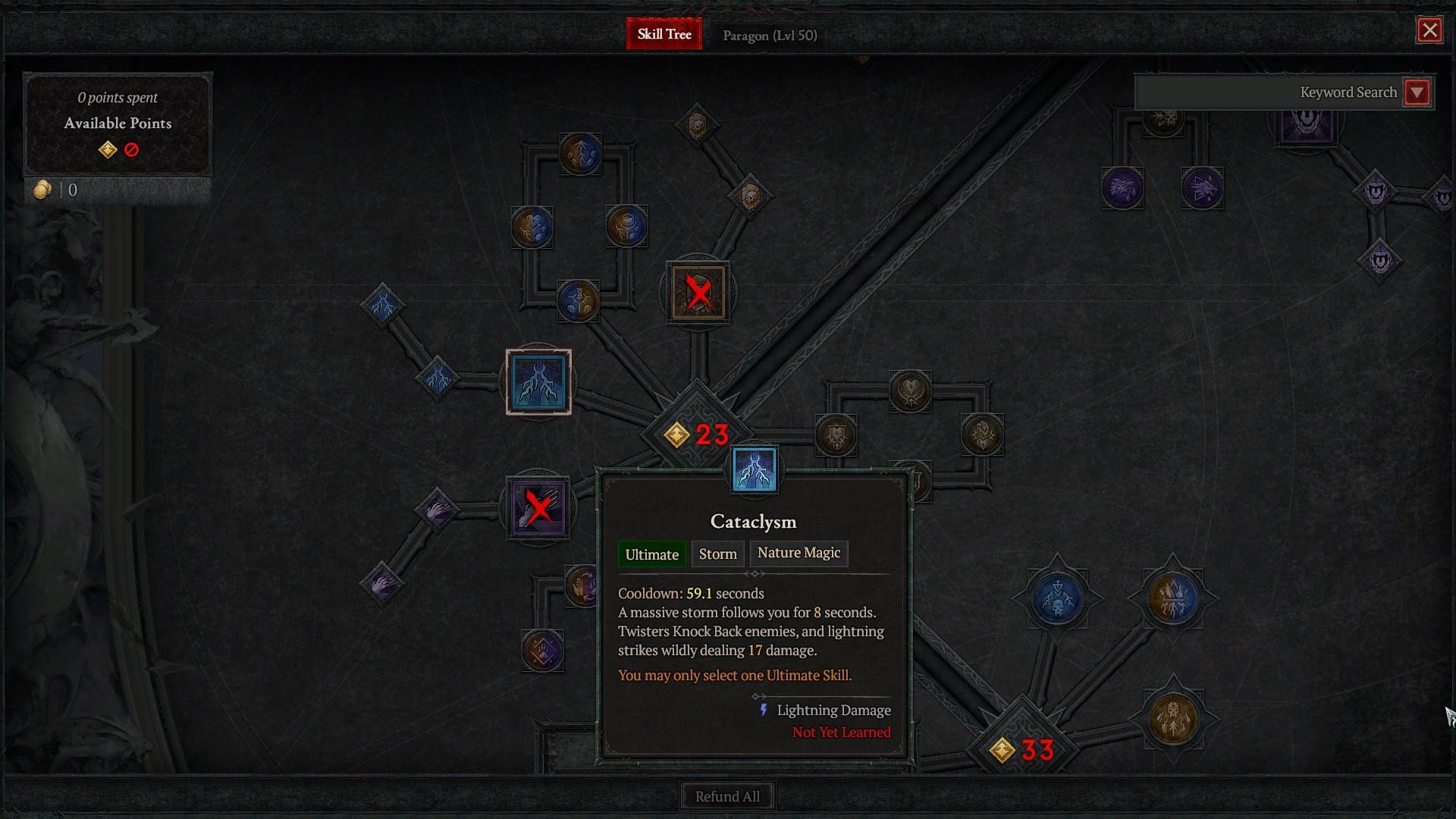The image size is (1456, 819).
Task: Select the 33-point cluster hub node
Action: click(1021, 750)
